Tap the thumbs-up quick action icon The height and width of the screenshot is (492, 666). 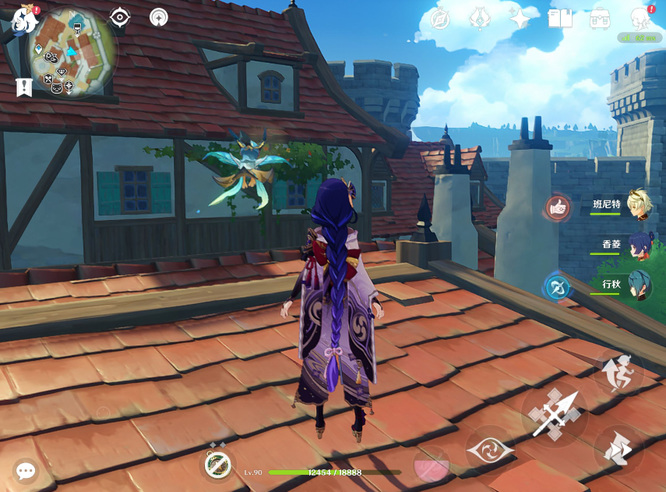(x=558, y=208)
